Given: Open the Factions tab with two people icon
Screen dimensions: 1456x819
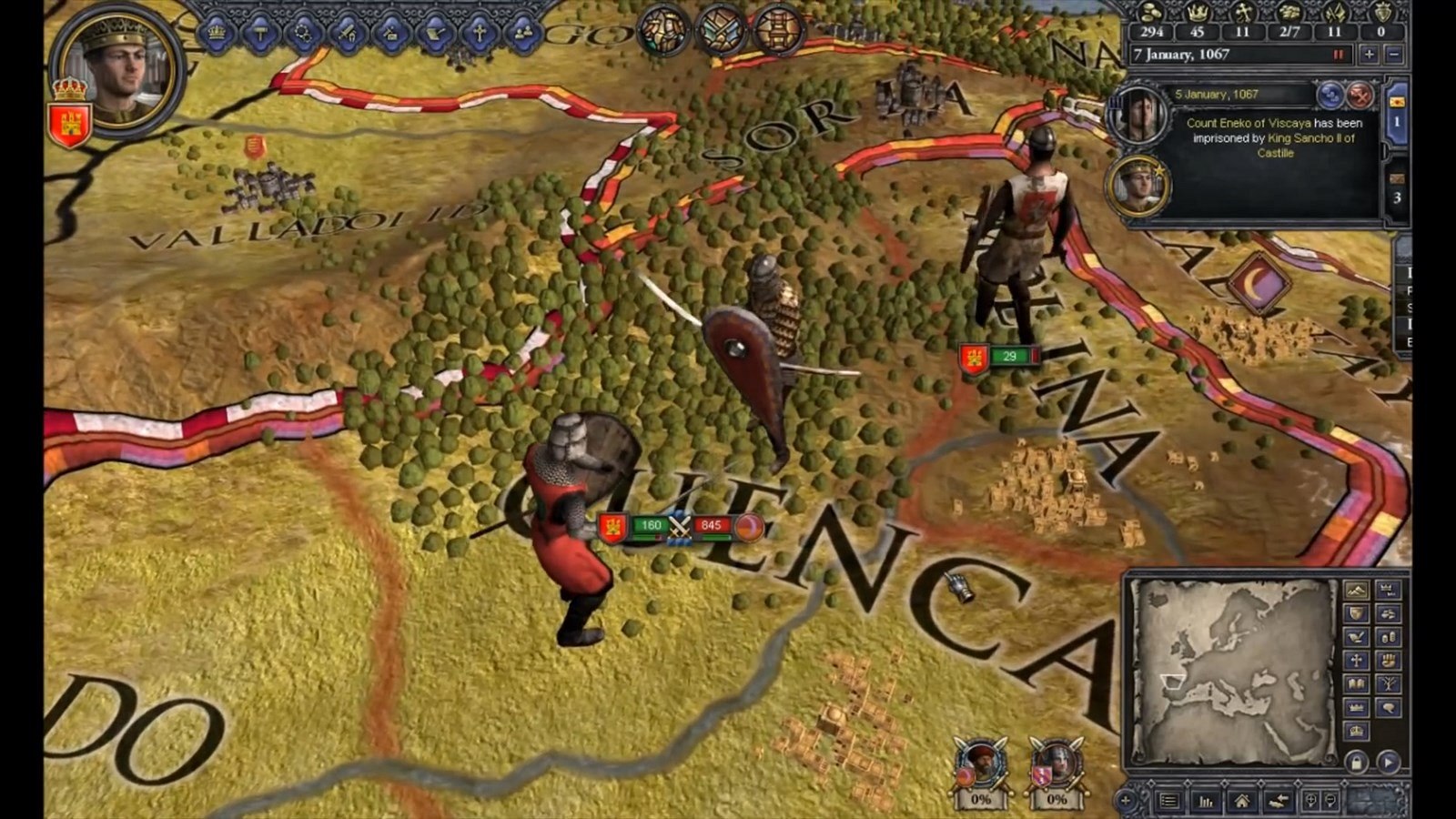Looking at the screenshot, I should tap(523, 33).
